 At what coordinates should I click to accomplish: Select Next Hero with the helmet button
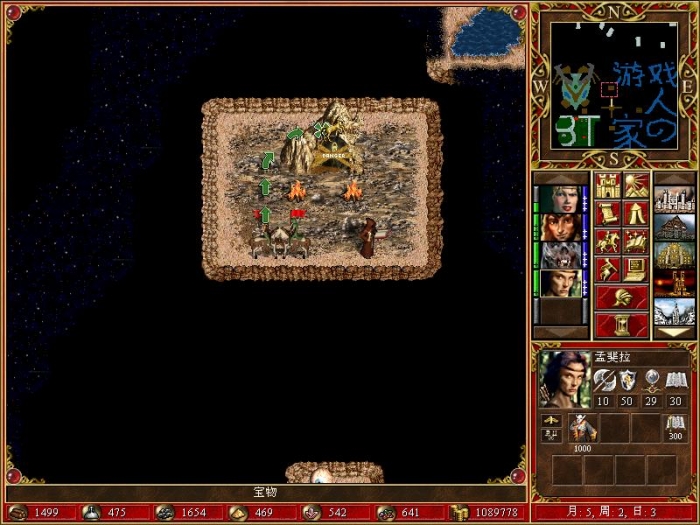point(622,297)
